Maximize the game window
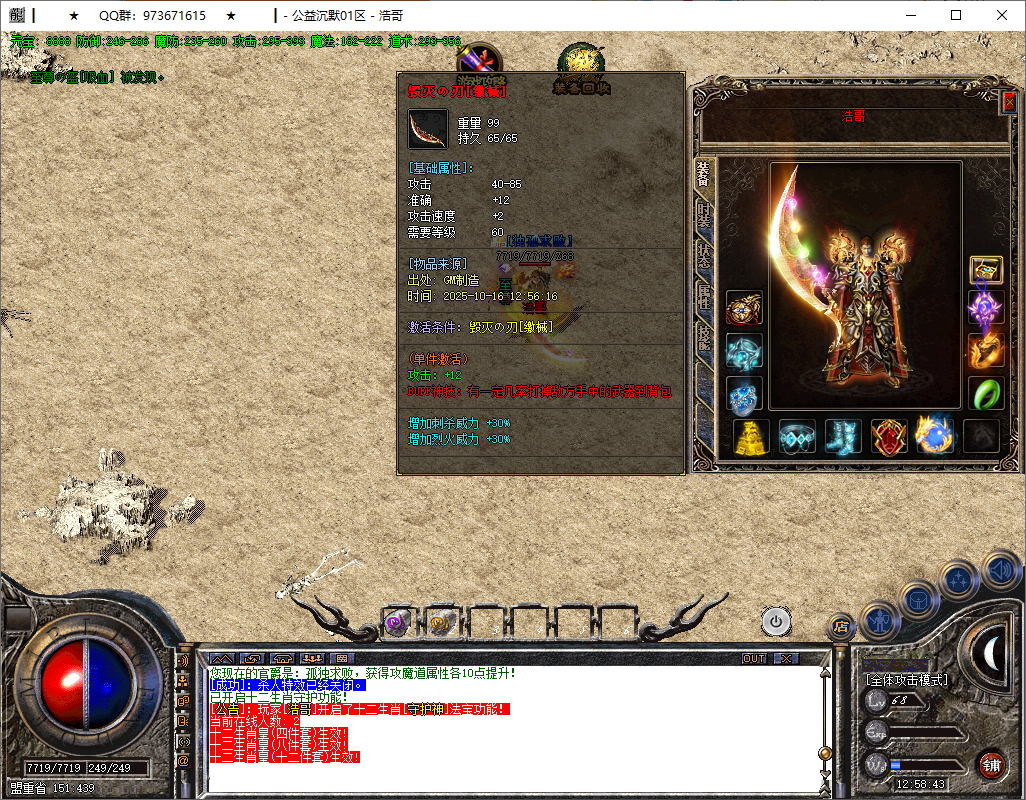Image resolution: width=1026 pixels, height=800 pixels. (x=956, y=16)
